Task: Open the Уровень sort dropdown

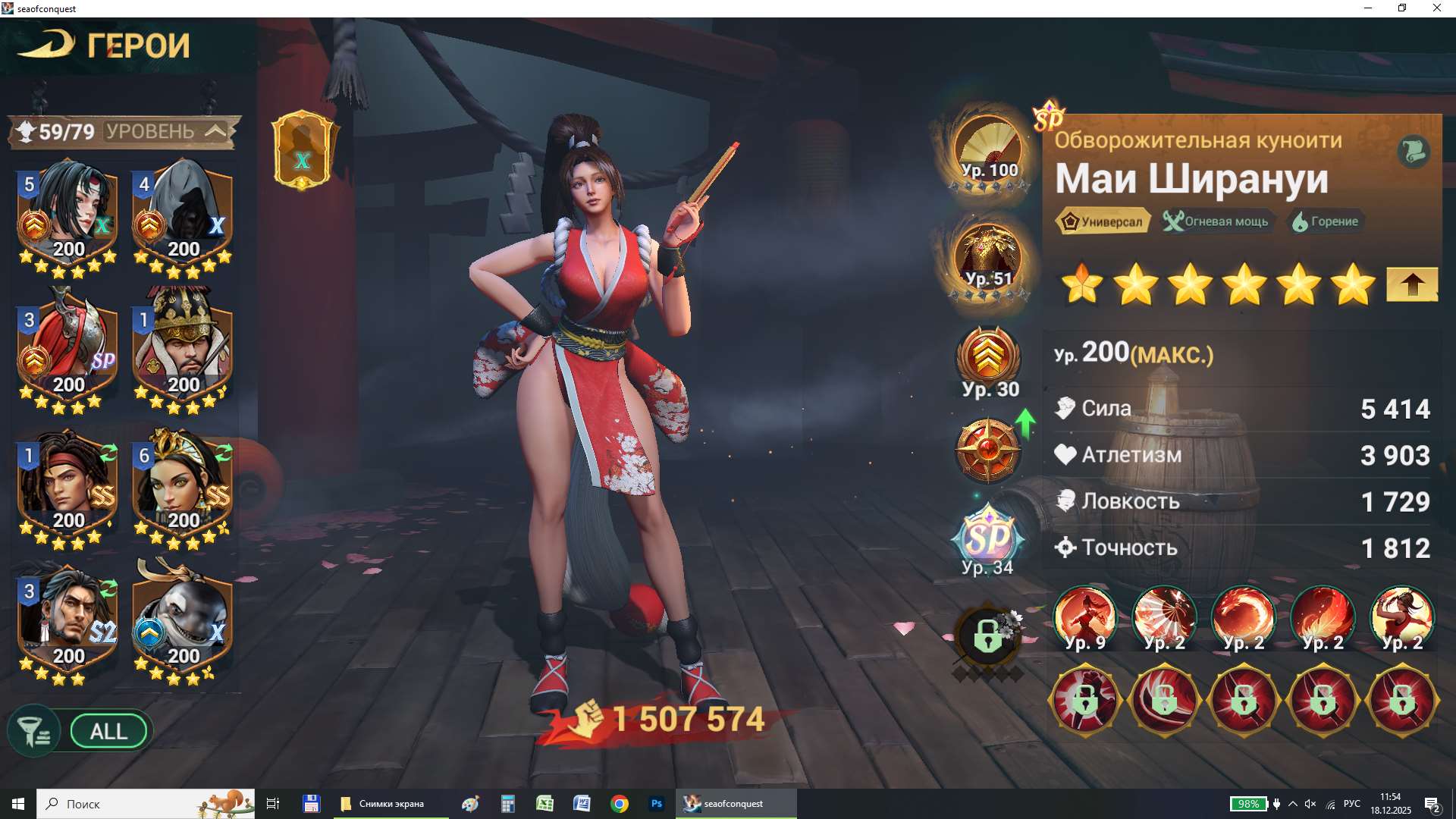Action: tap(215, 131)
